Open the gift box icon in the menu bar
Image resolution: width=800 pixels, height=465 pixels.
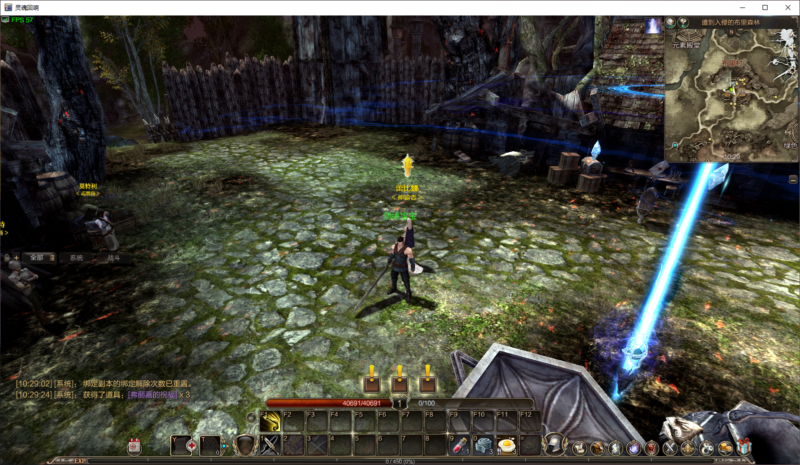[x=742, y=446]
